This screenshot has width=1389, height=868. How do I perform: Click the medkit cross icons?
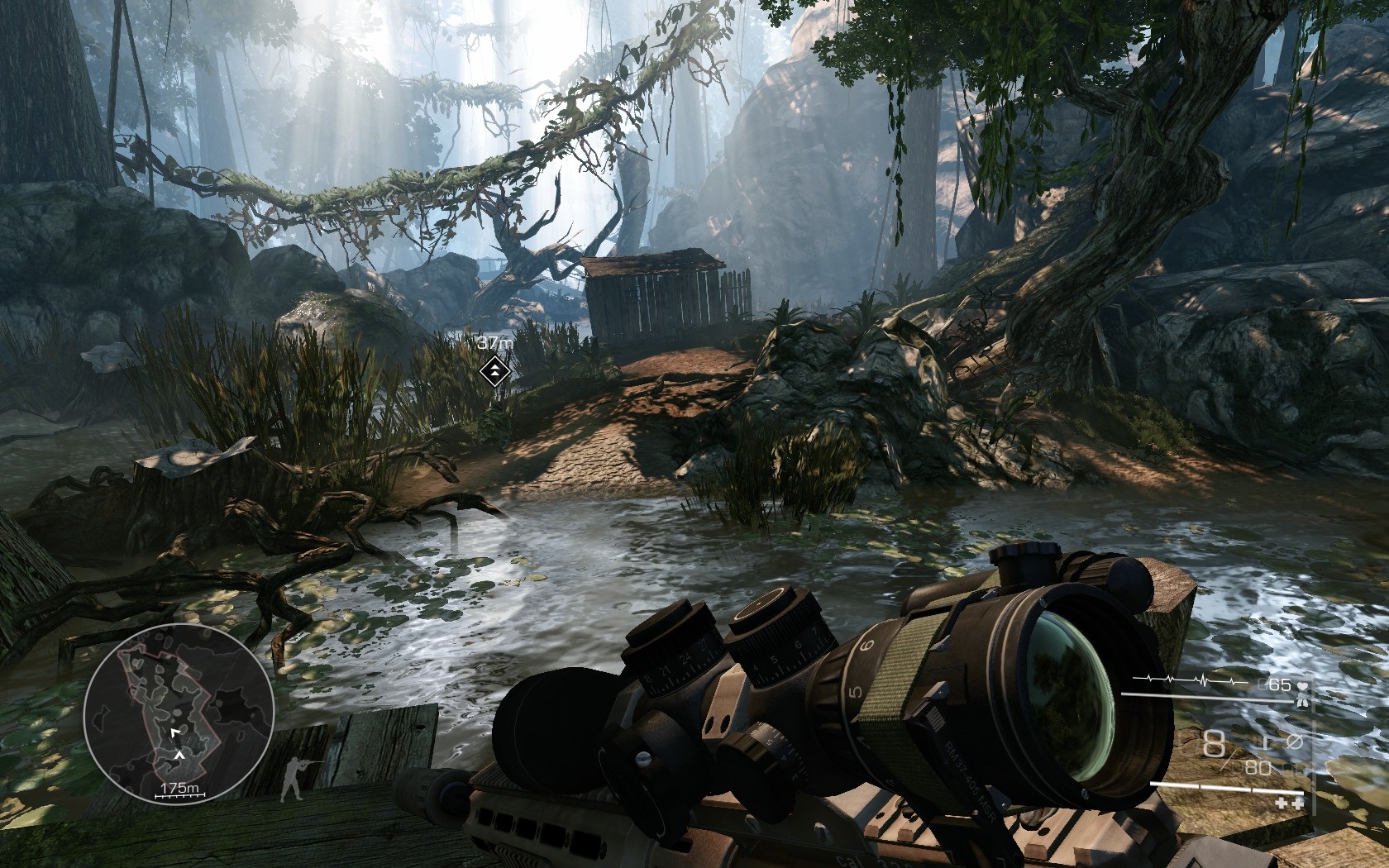point(1290,802)
